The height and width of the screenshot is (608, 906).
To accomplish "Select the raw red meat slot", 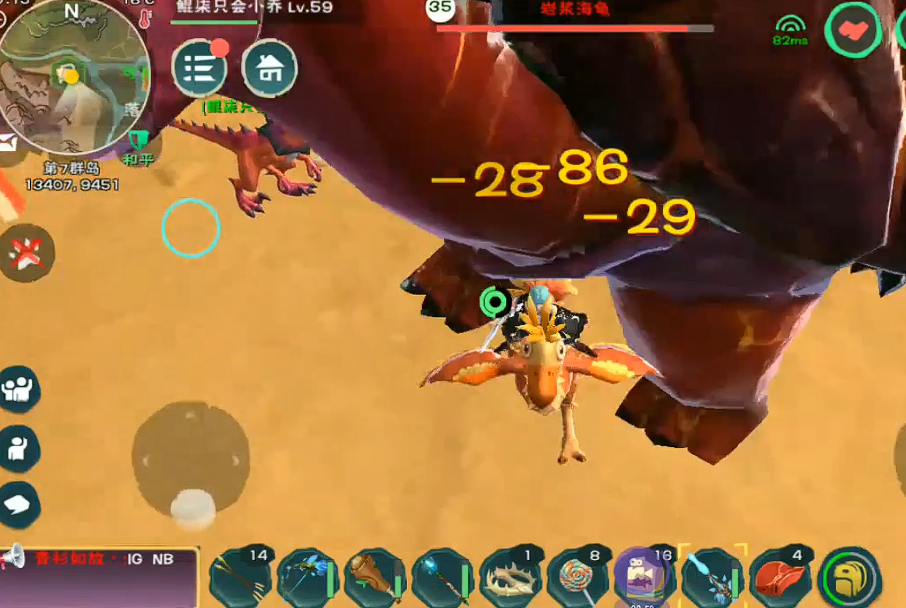I will [x=780, y=577].
